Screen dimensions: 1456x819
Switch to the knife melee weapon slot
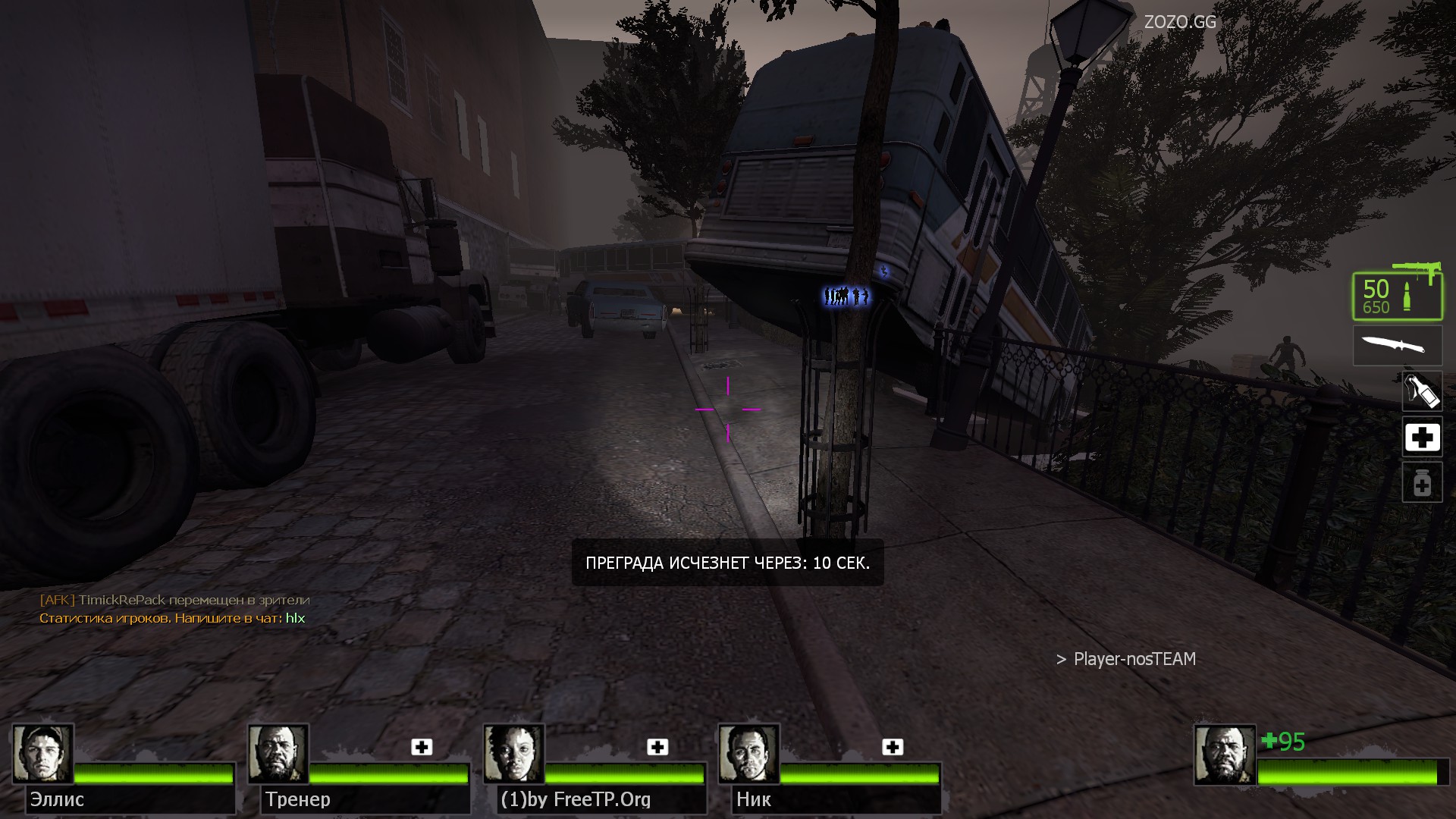pos(1397,346)
